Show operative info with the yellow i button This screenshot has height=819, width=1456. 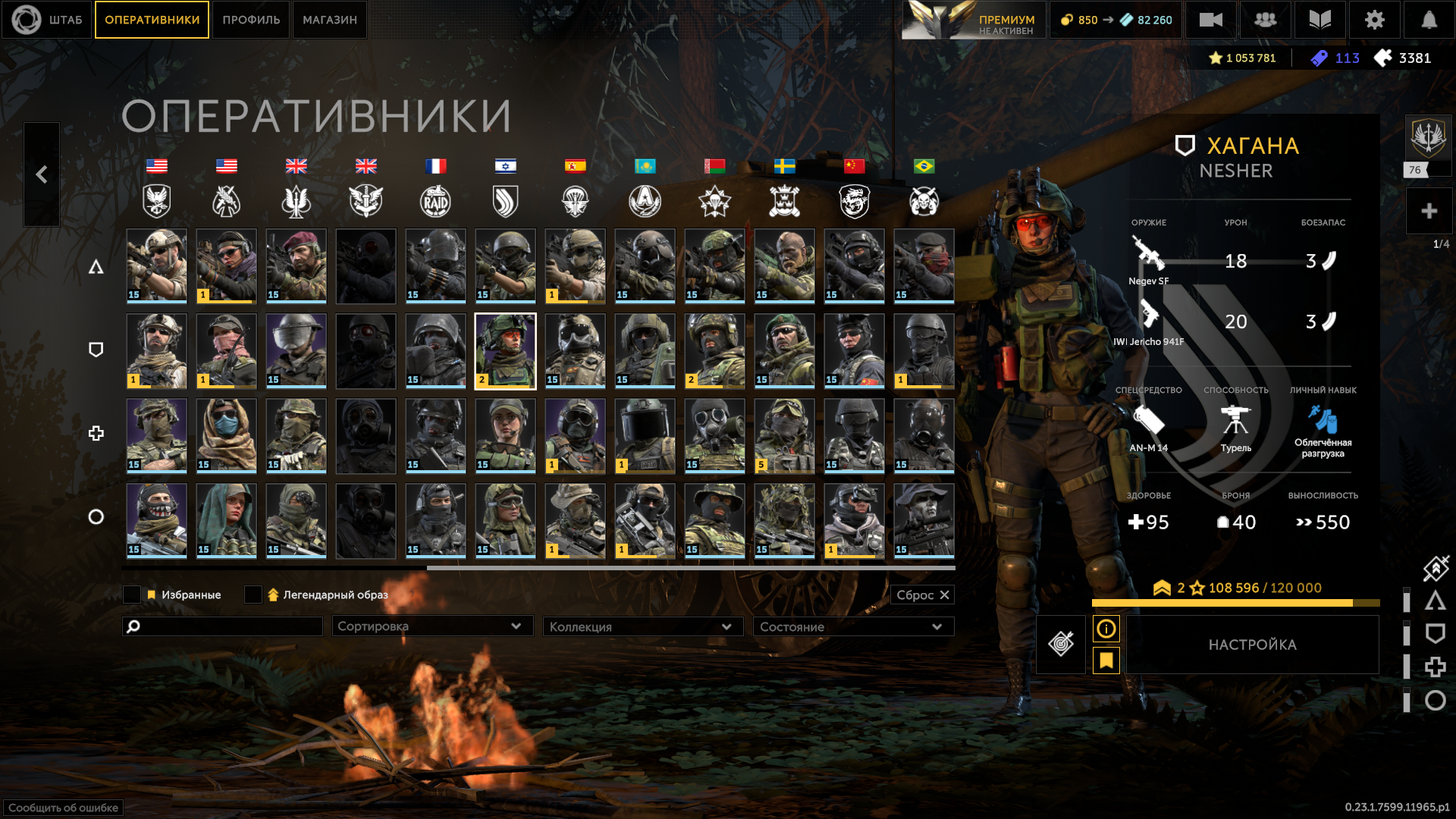tap(1106, 629)
